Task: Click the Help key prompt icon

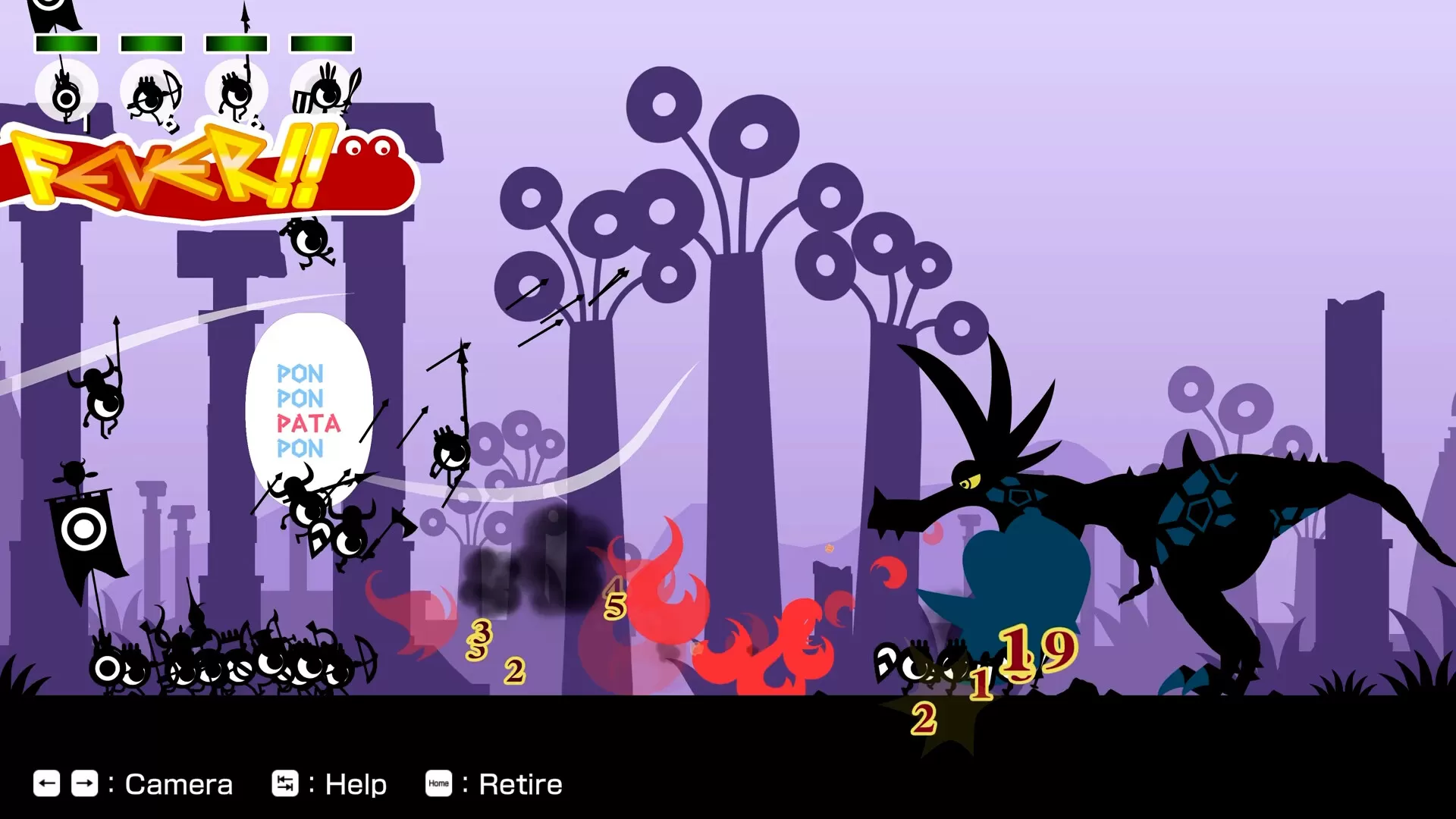Action: tap(287, 783)
